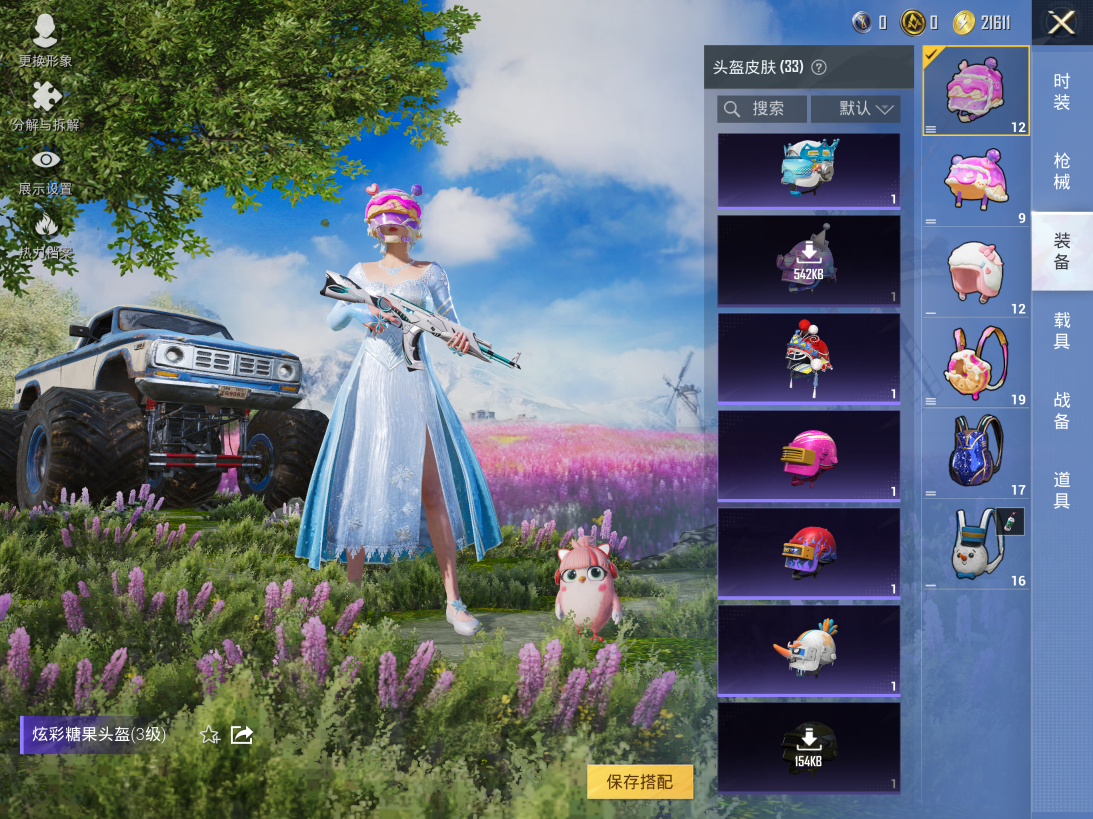Open the 枪械 tab
The height and width of the screenshot is (819, 1093).
(x=1061, y=172)
